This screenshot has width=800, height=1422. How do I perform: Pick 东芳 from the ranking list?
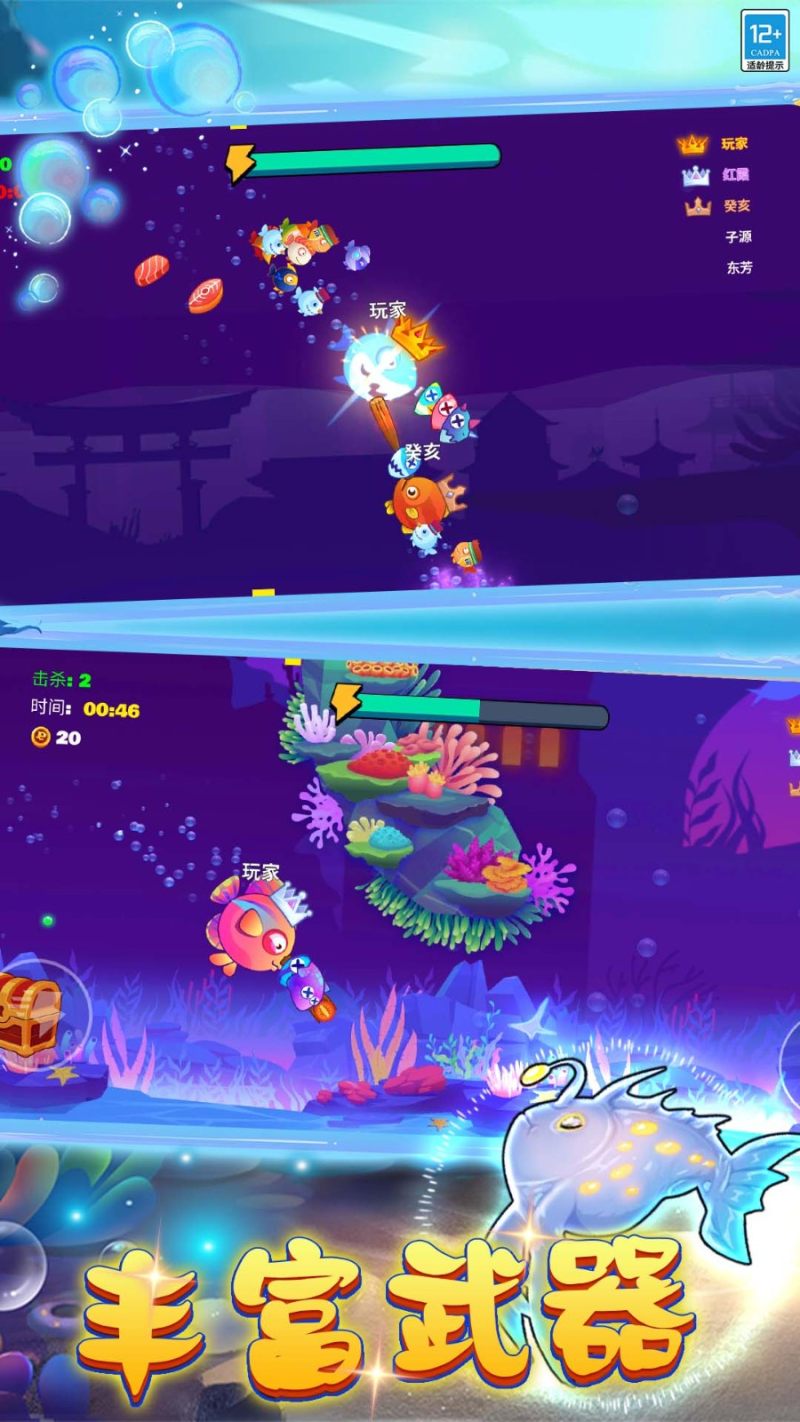739,268
